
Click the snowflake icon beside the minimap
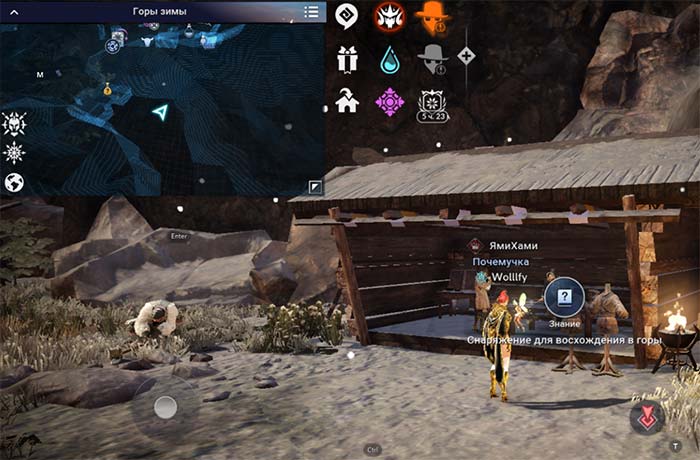coord(14,153)
